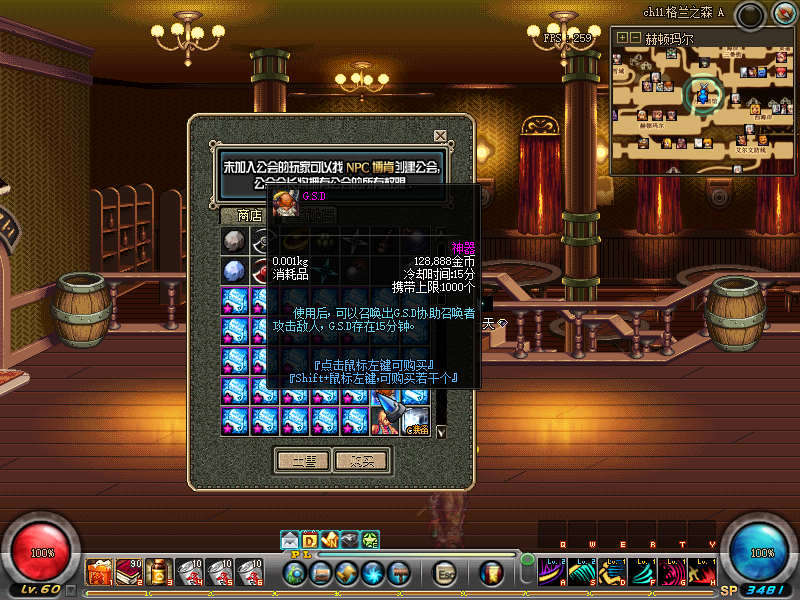Open the Esc system menu button
This screenshot has height=600, width=800.
click(x=445, y=574)
